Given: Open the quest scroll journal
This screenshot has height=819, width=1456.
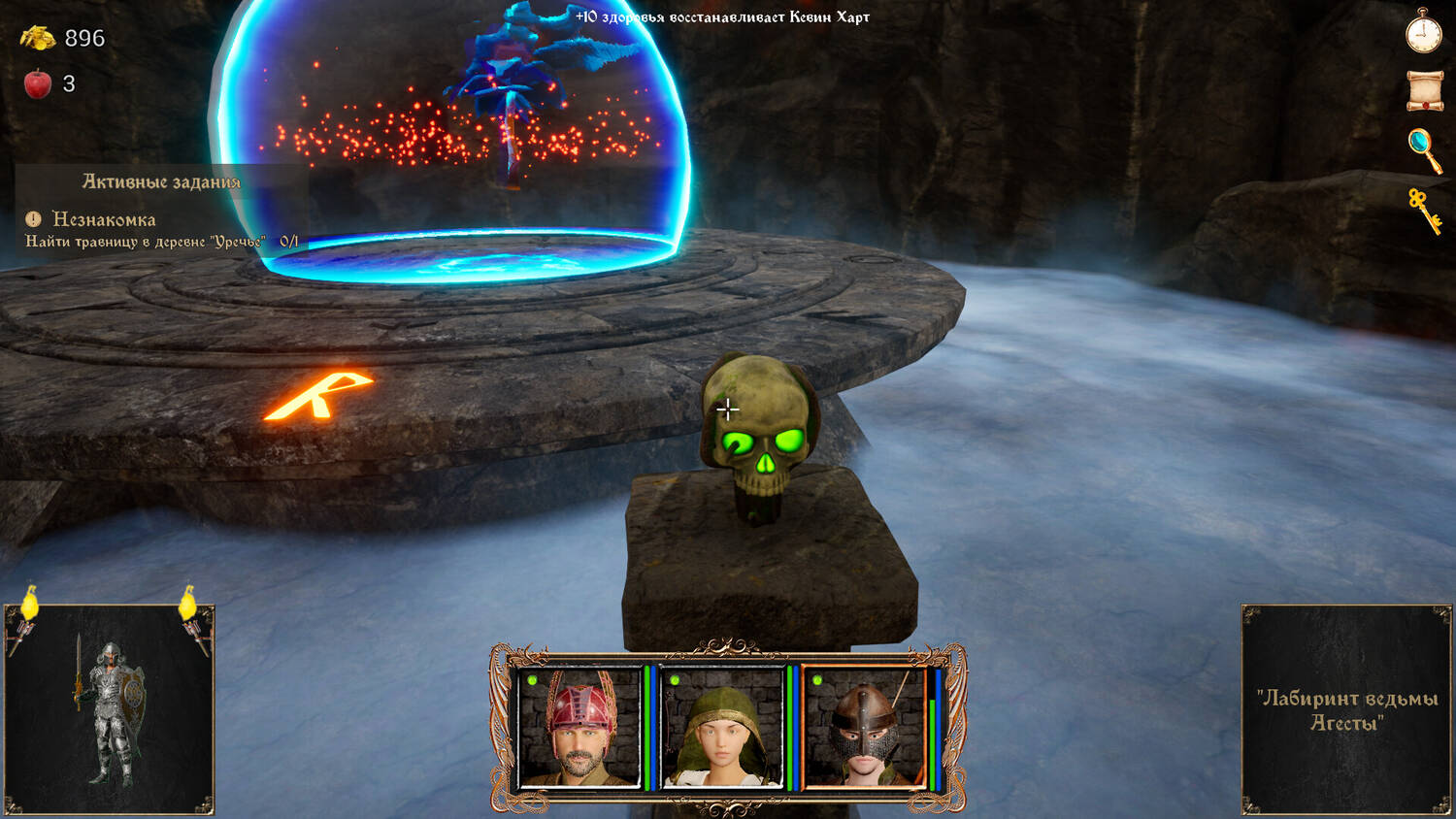Looking at the screenshot, I should point(1425,91).
